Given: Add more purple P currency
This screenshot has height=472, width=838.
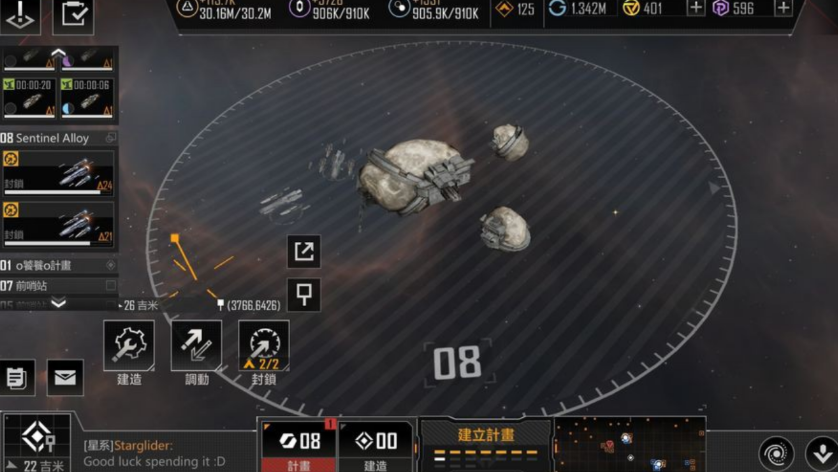Looking at the screenshot, I should point(783,8).
